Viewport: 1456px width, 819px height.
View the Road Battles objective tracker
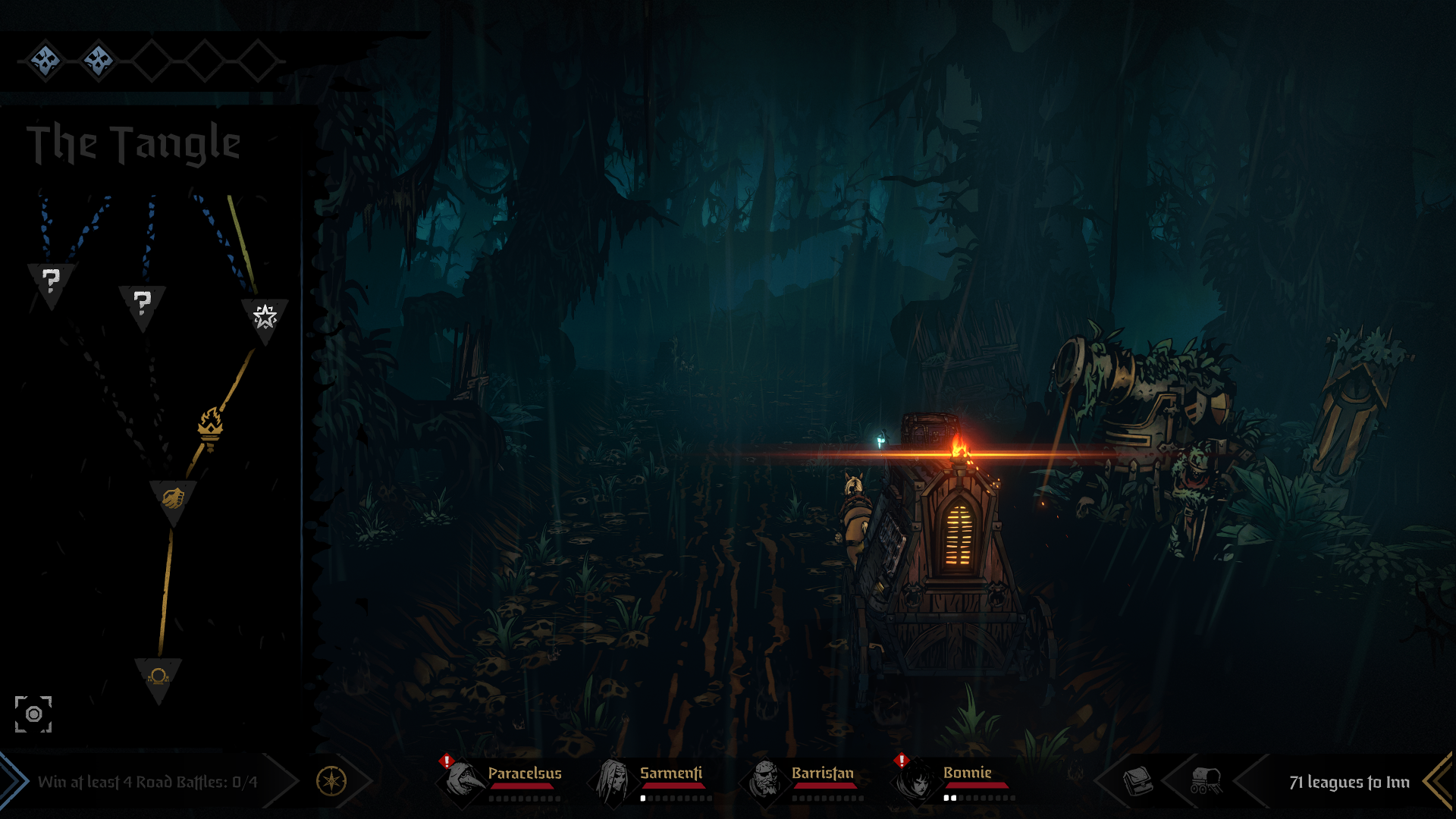pos(148,782)
